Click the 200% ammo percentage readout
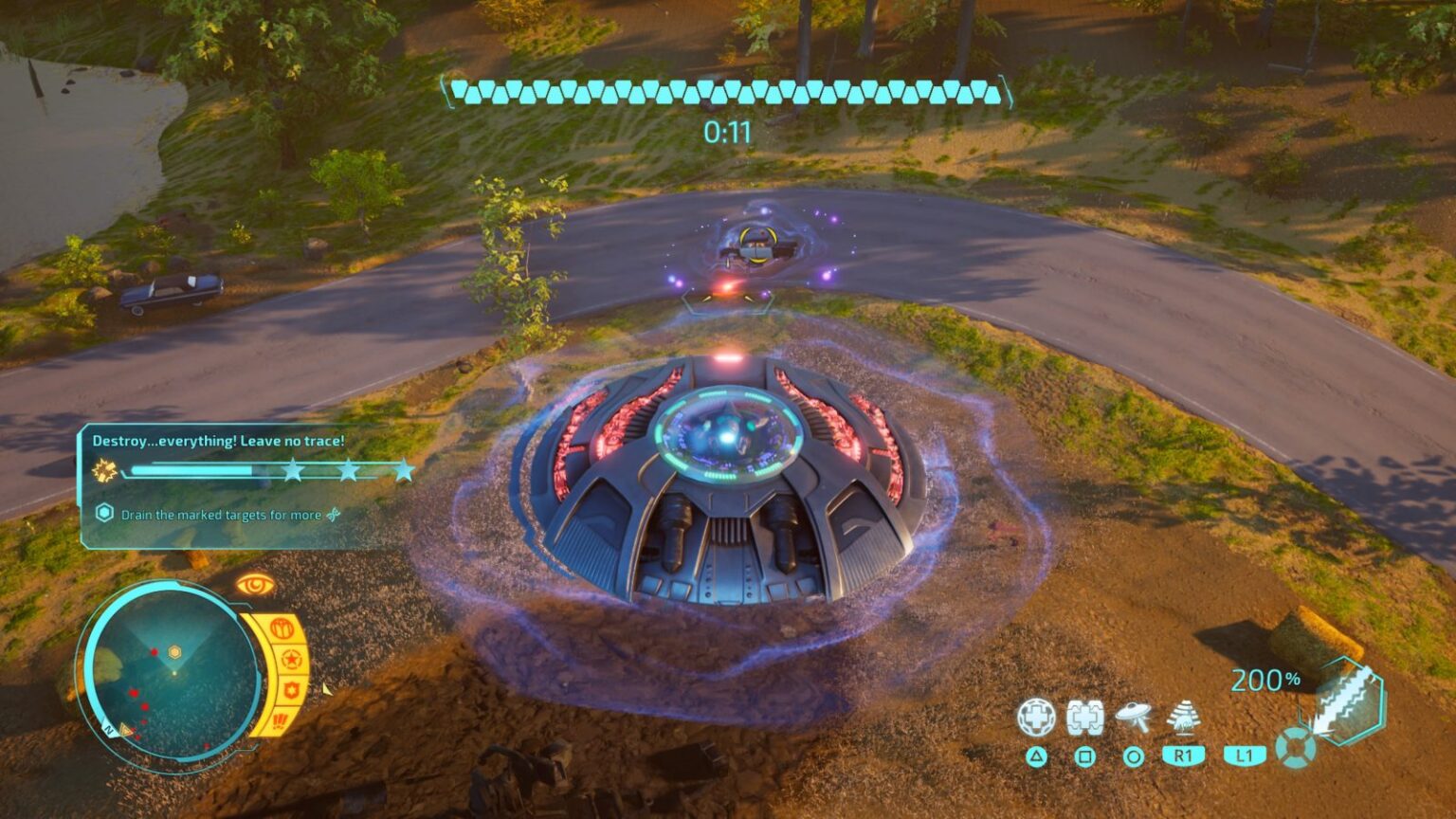Viewport: 1456px width, 819px height. (1265, 679)
